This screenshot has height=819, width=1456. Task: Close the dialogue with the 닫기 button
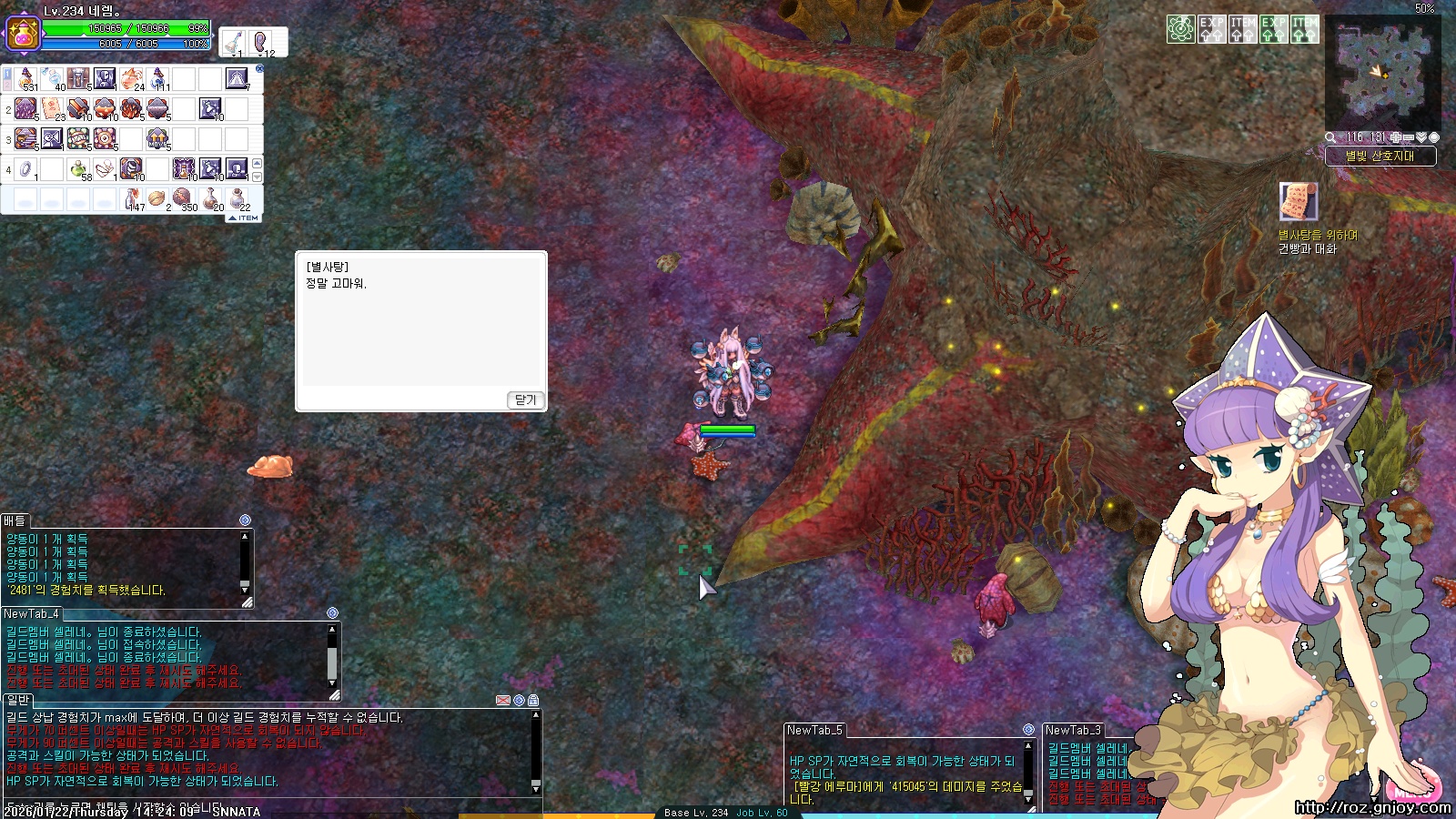pyautogui.click(x=525, y=399)
